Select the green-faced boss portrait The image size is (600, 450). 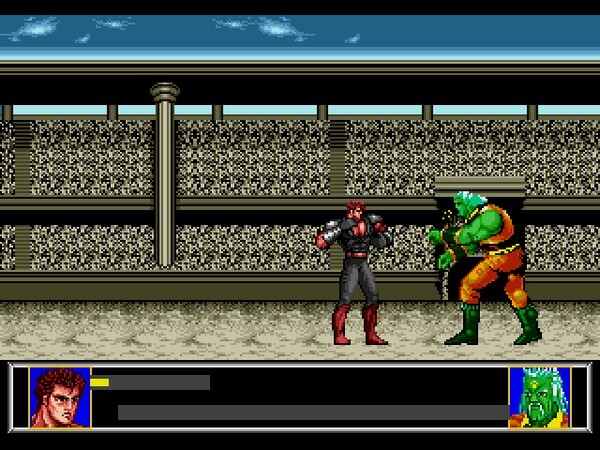(539, 397)
